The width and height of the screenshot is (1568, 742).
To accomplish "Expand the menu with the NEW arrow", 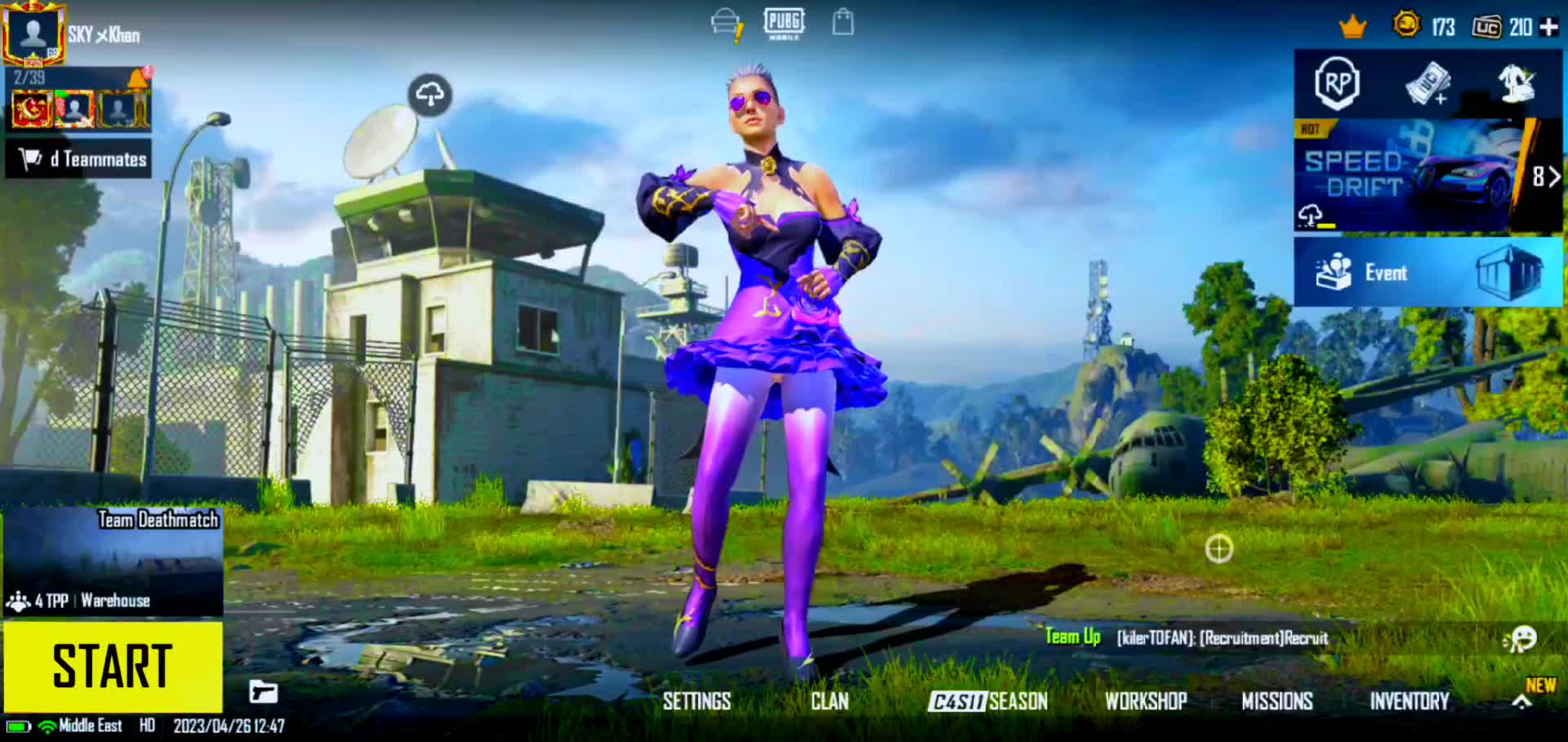I will click(1522, 700).
